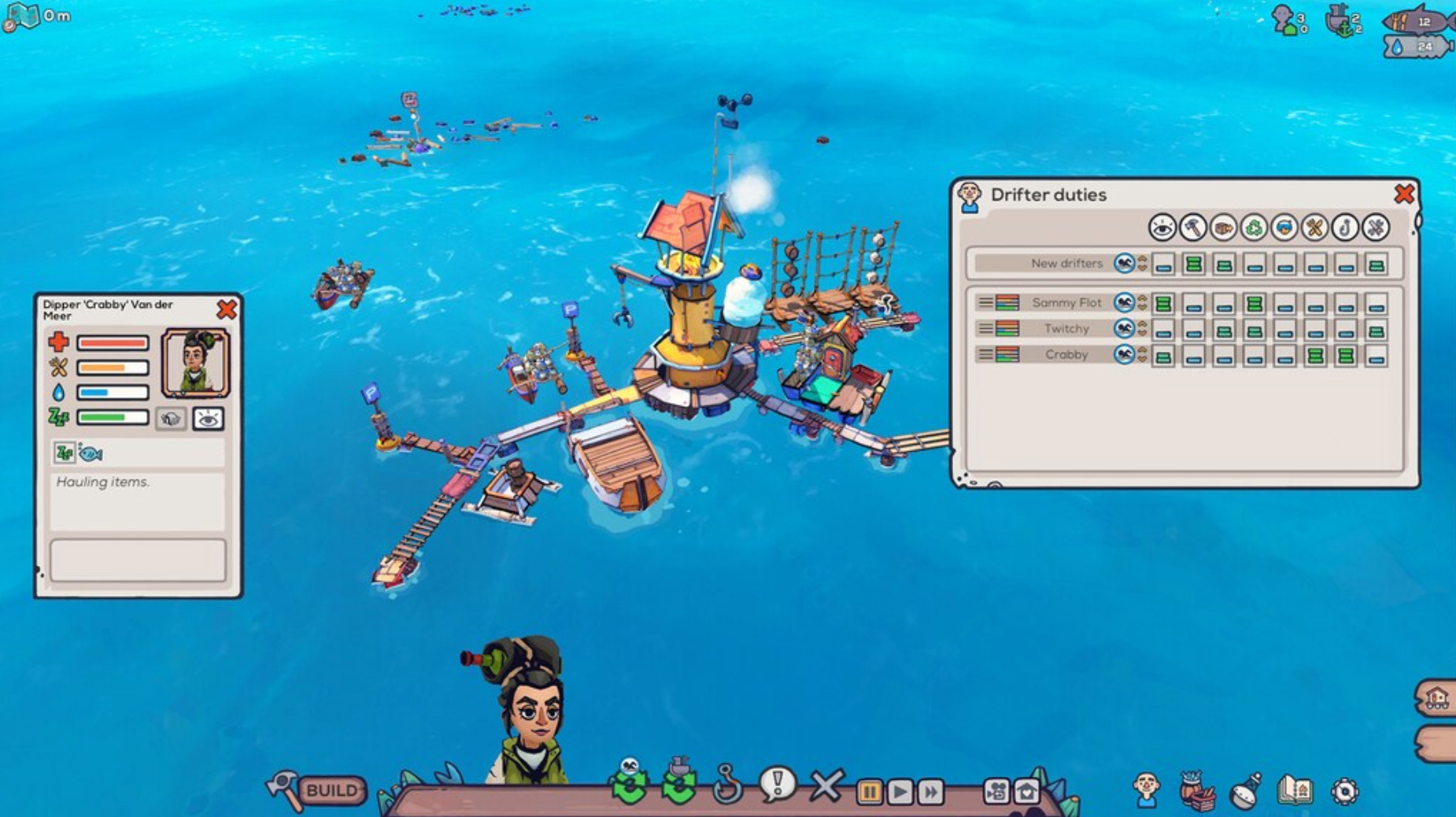Click the salvage recycling duty icon
This screenshot has width=1456, height=817.
[x=1251, y=229]
